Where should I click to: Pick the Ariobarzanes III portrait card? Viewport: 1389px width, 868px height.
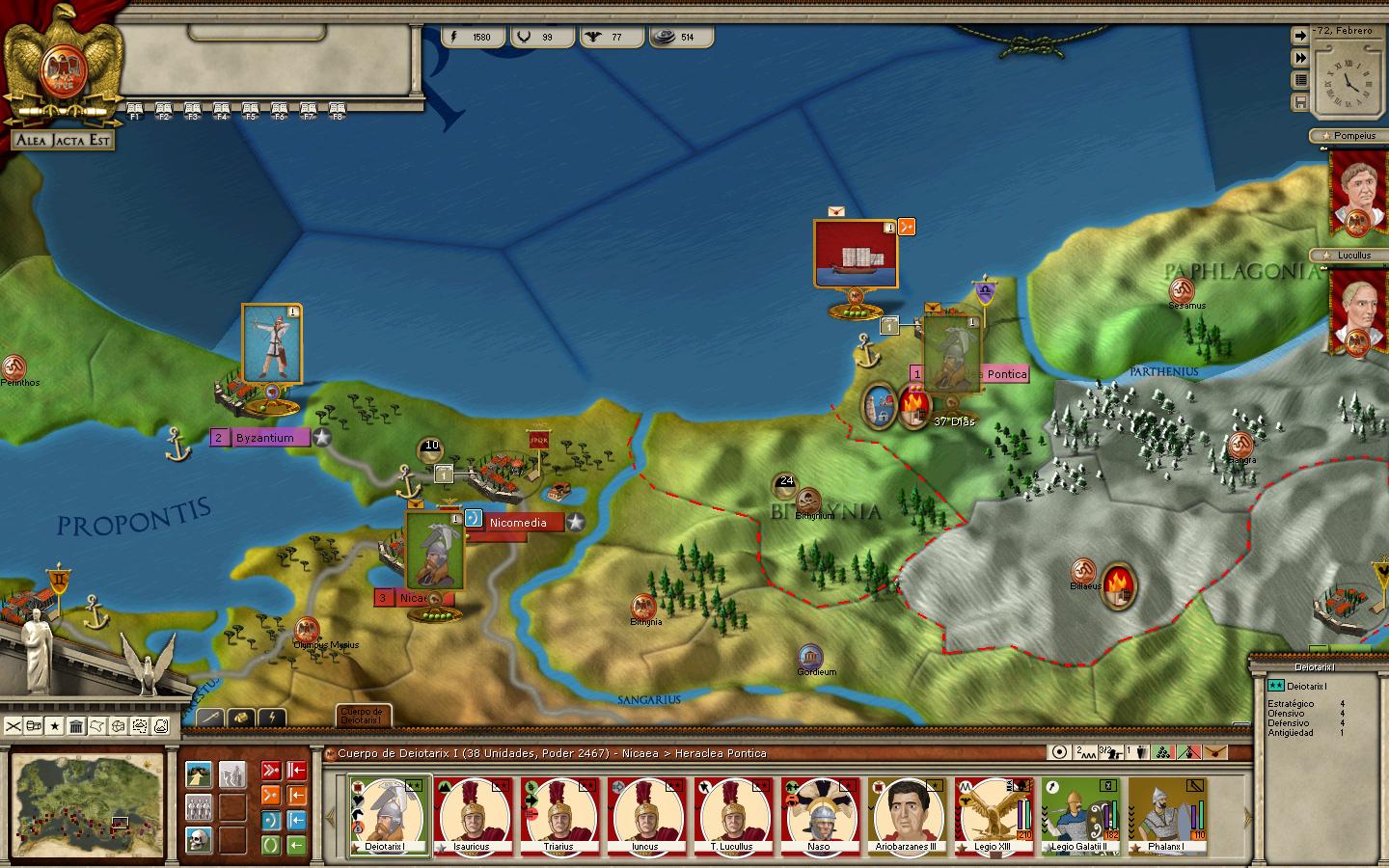point(907,815)
